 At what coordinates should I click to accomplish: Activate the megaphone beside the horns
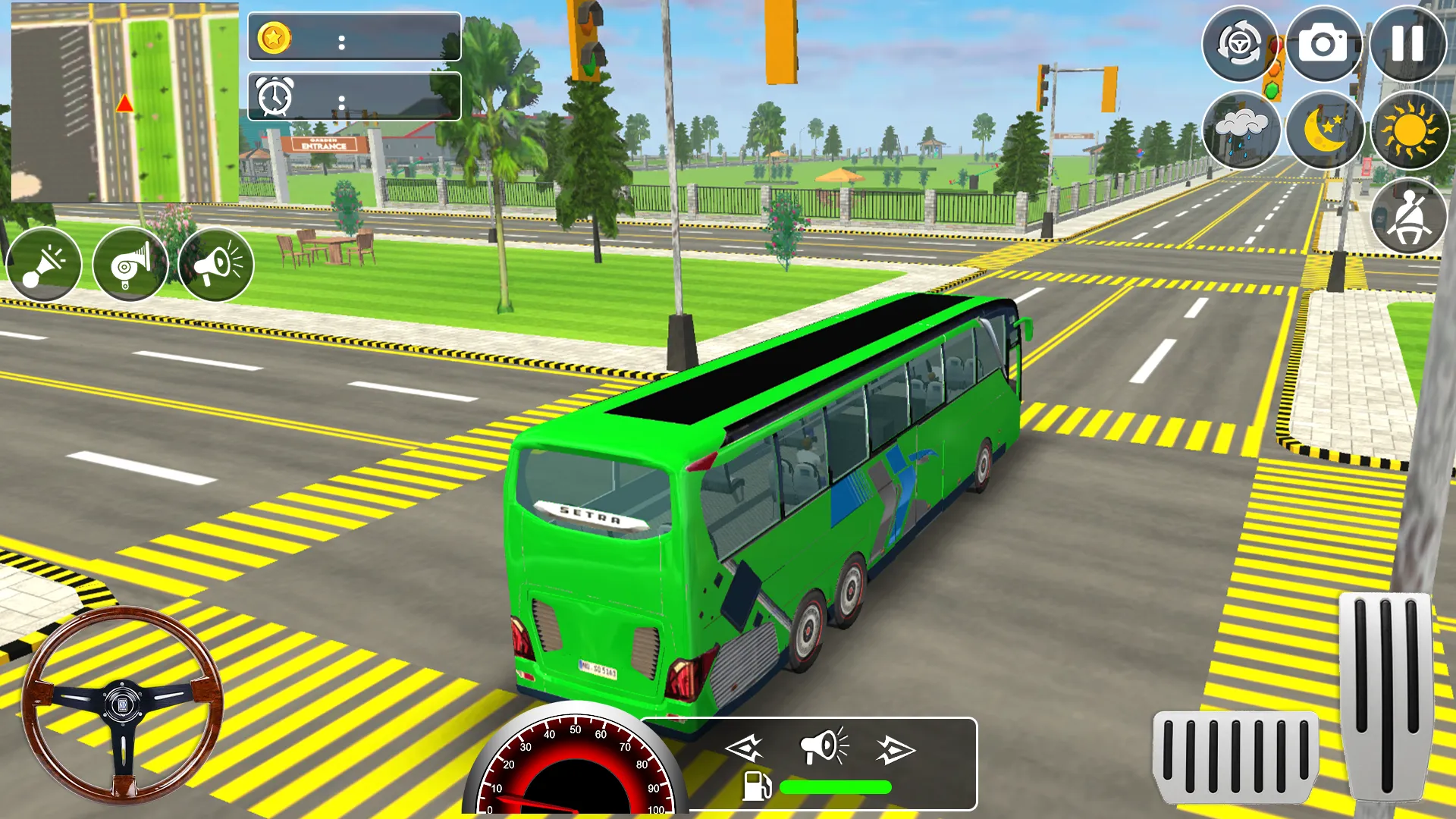click(x=216, y=264)
